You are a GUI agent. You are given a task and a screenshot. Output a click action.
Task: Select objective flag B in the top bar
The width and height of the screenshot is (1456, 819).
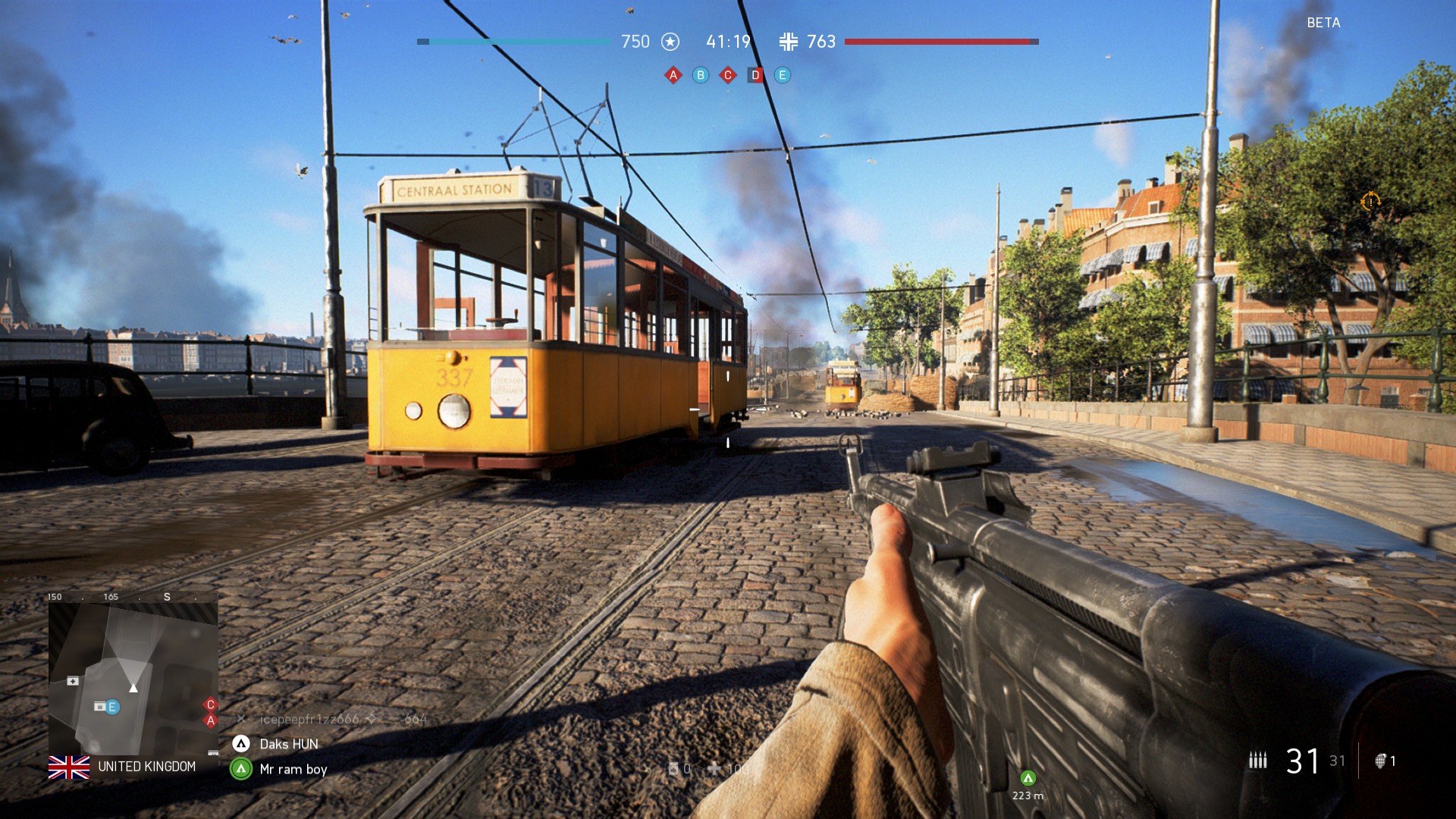pyautogui.click(x=701, y=75)
